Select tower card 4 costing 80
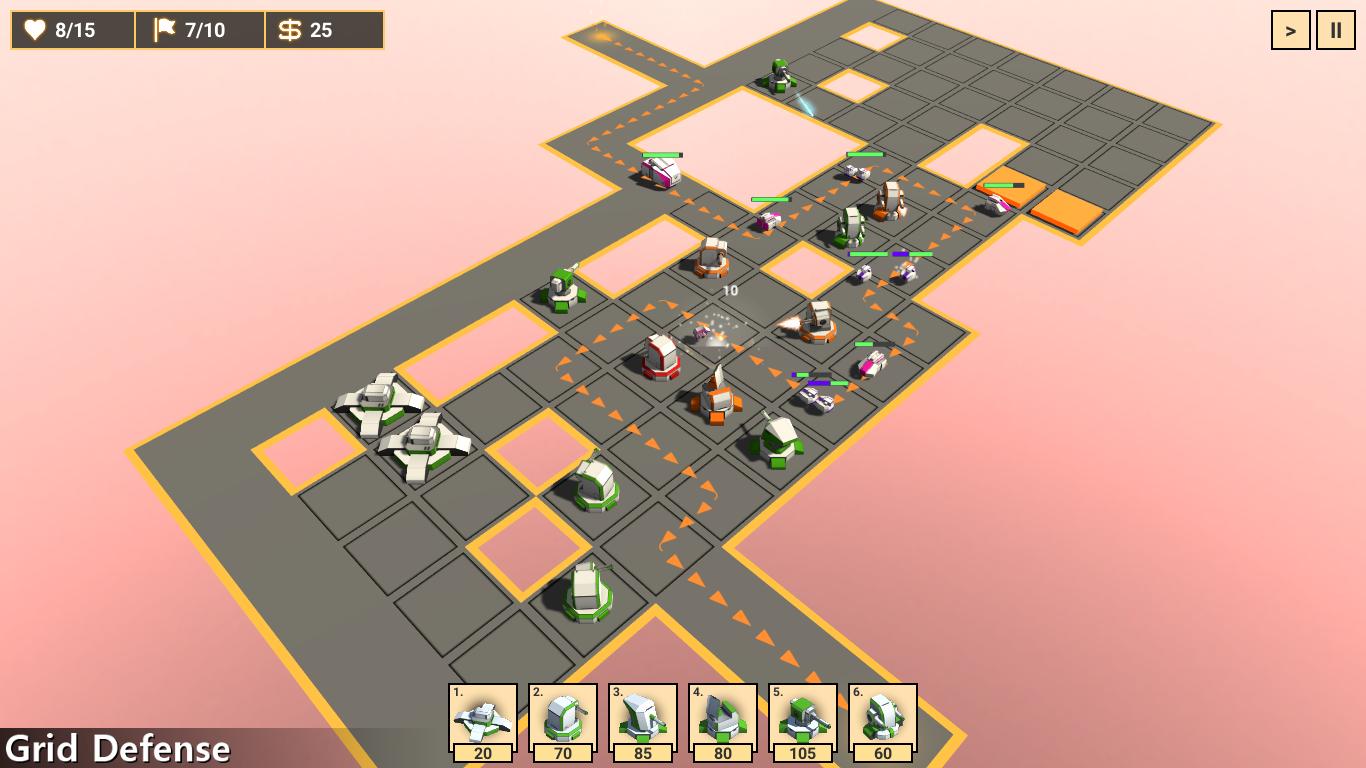1366x768 pixels. (722, 720)
